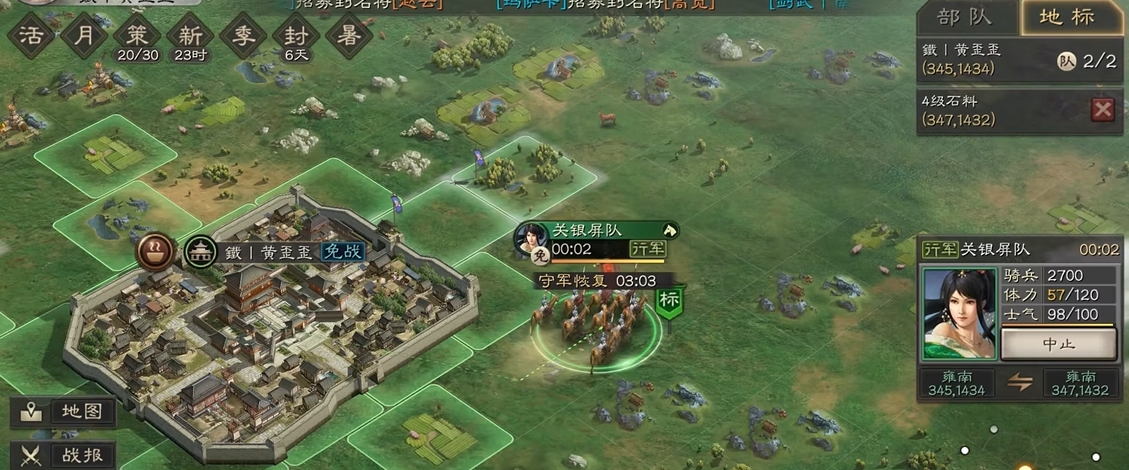Viewport: 1129px width, 470px height.
Task: Switch to the 地标 landmarks tab
Action: (x=1069, y=18)
